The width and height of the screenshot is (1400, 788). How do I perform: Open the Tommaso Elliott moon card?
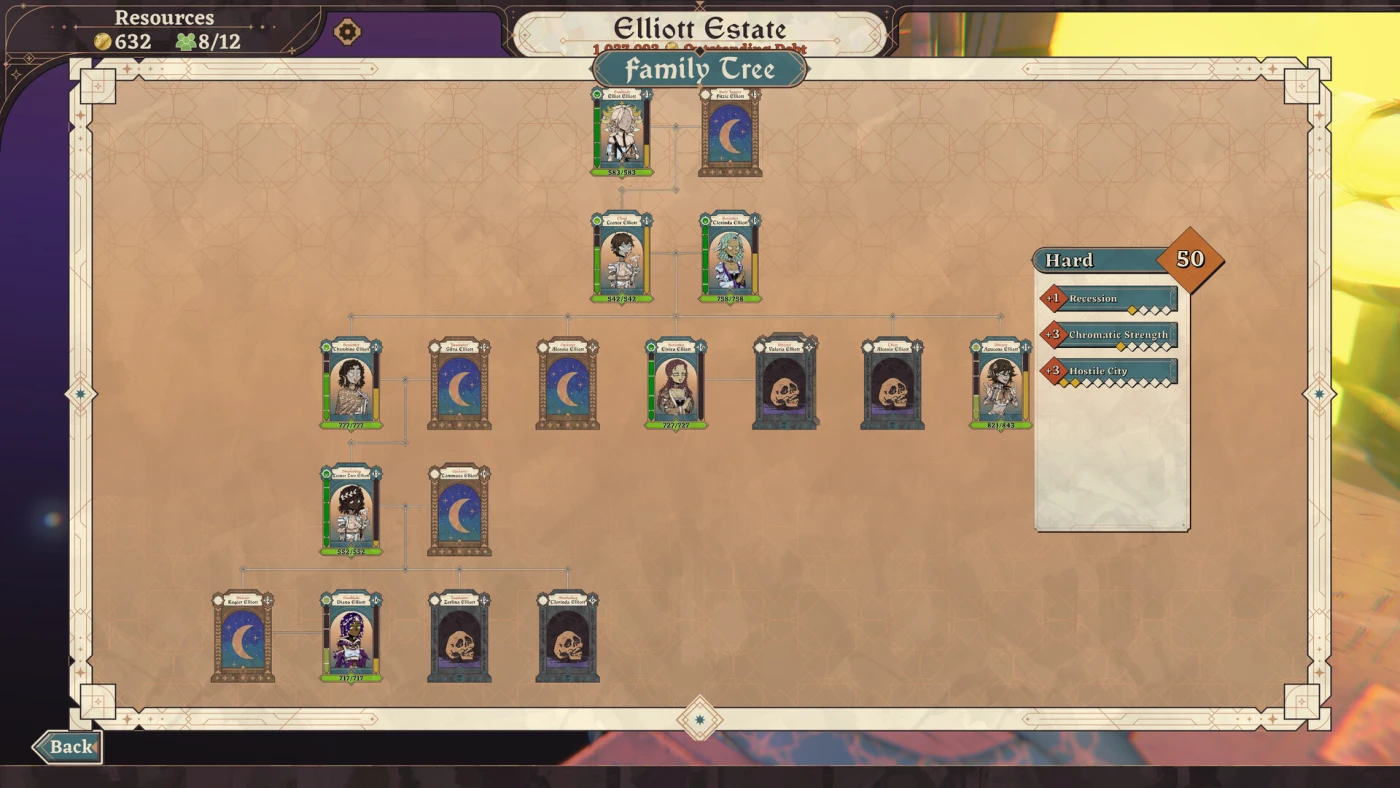click(459, 510)
